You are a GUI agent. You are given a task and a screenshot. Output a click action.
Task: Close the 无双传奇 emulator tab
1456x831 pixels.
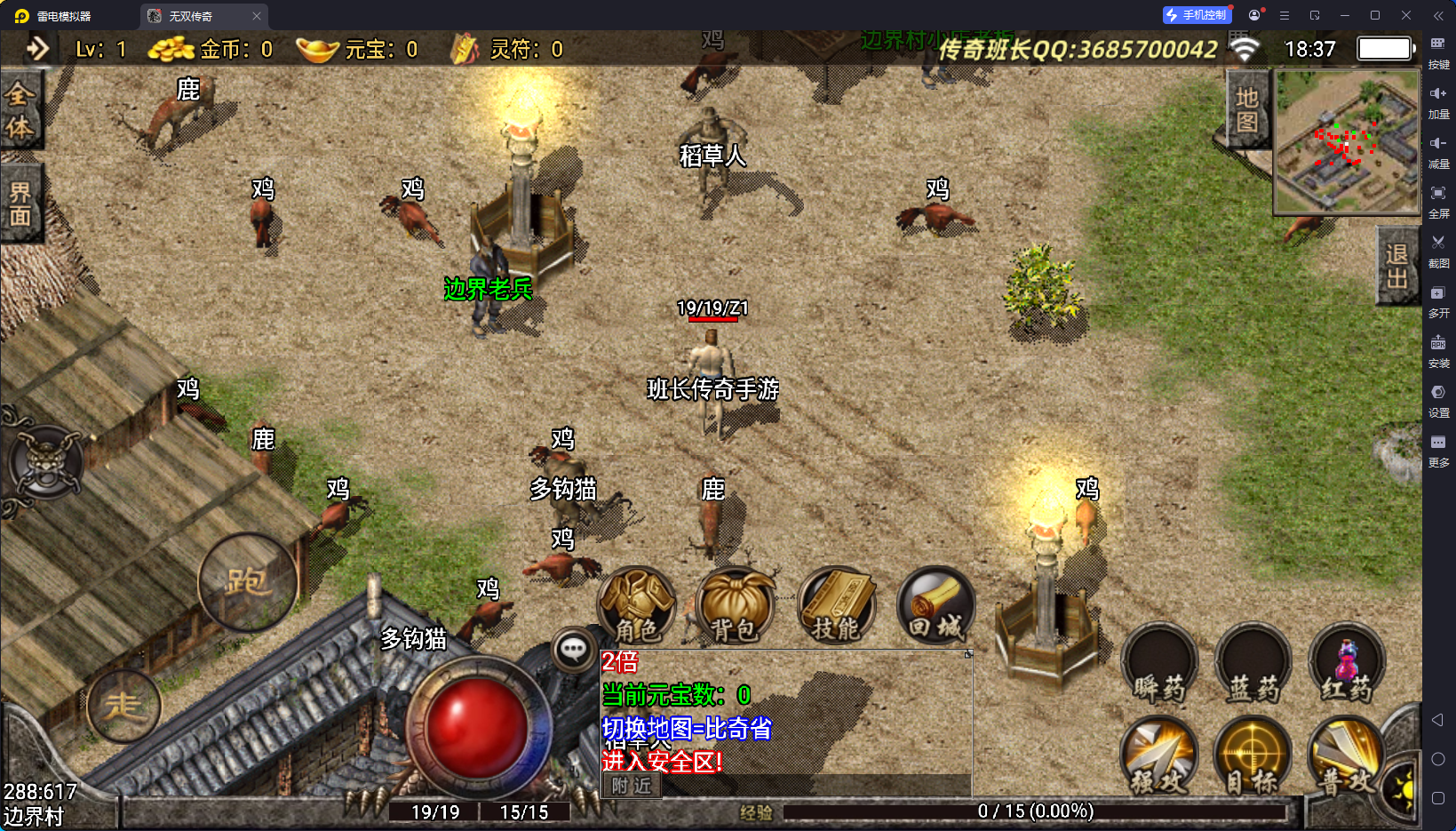click(257, 16)
